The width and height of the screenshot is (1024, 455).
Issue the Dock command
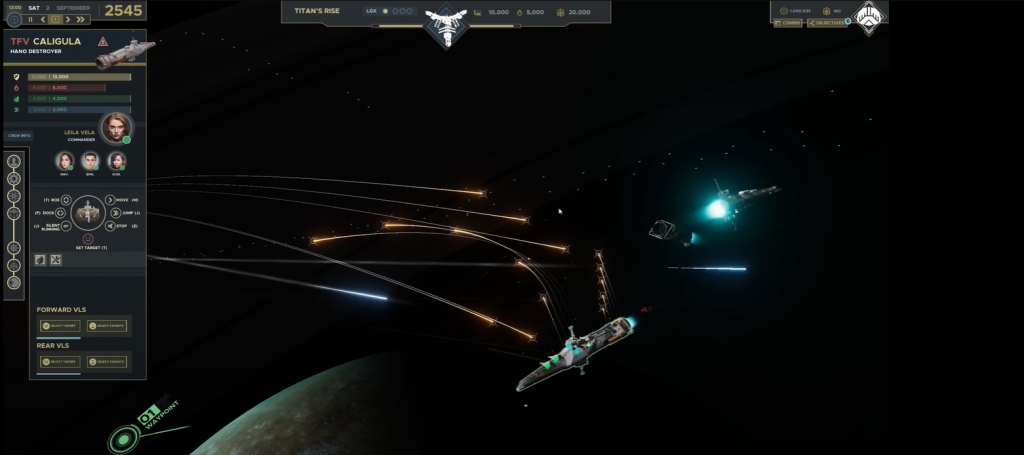click(63, 213)
